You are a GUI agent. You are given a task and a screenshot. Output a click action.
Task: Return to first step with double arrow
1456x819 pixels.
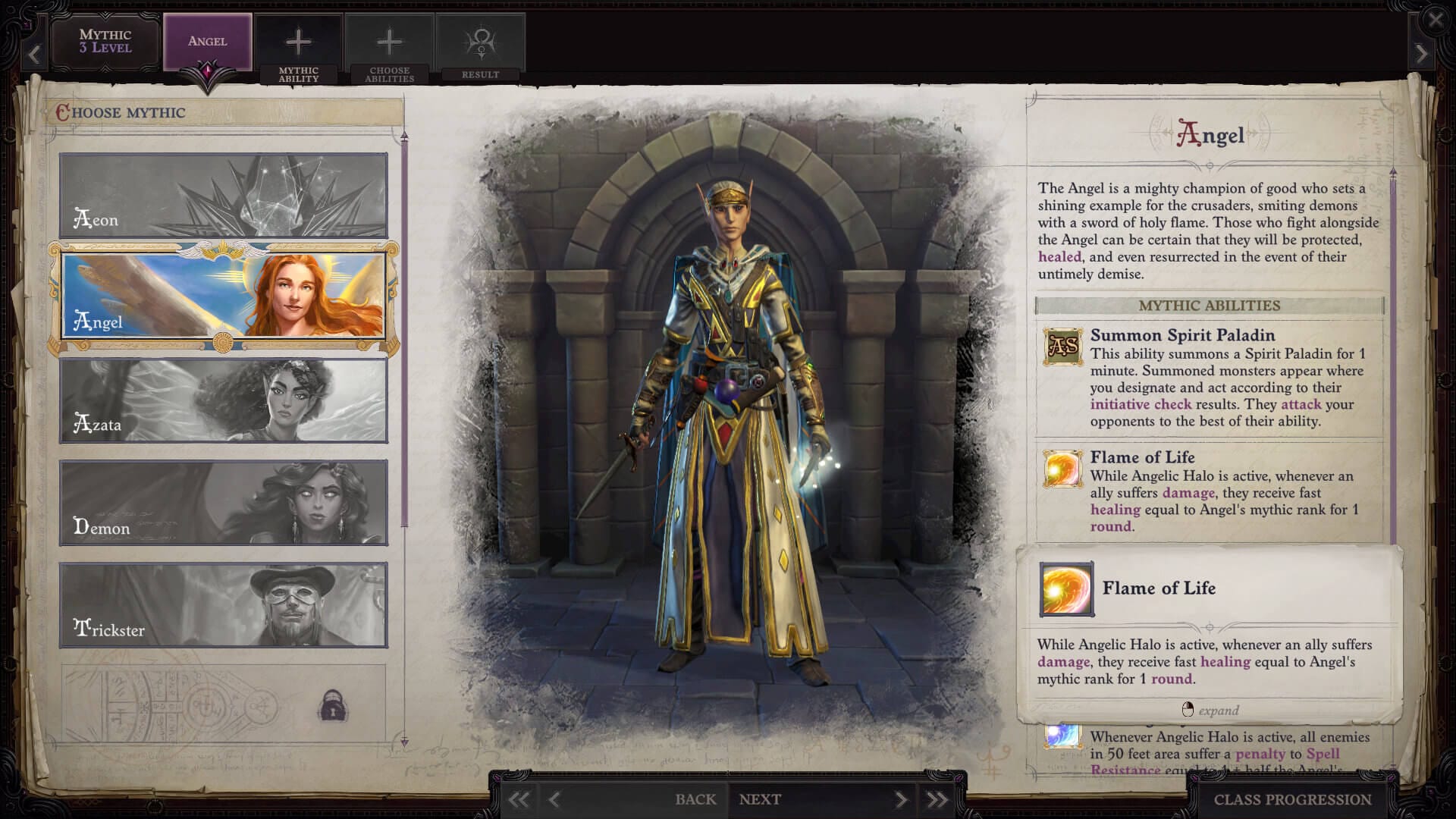[x=519, y=799]
